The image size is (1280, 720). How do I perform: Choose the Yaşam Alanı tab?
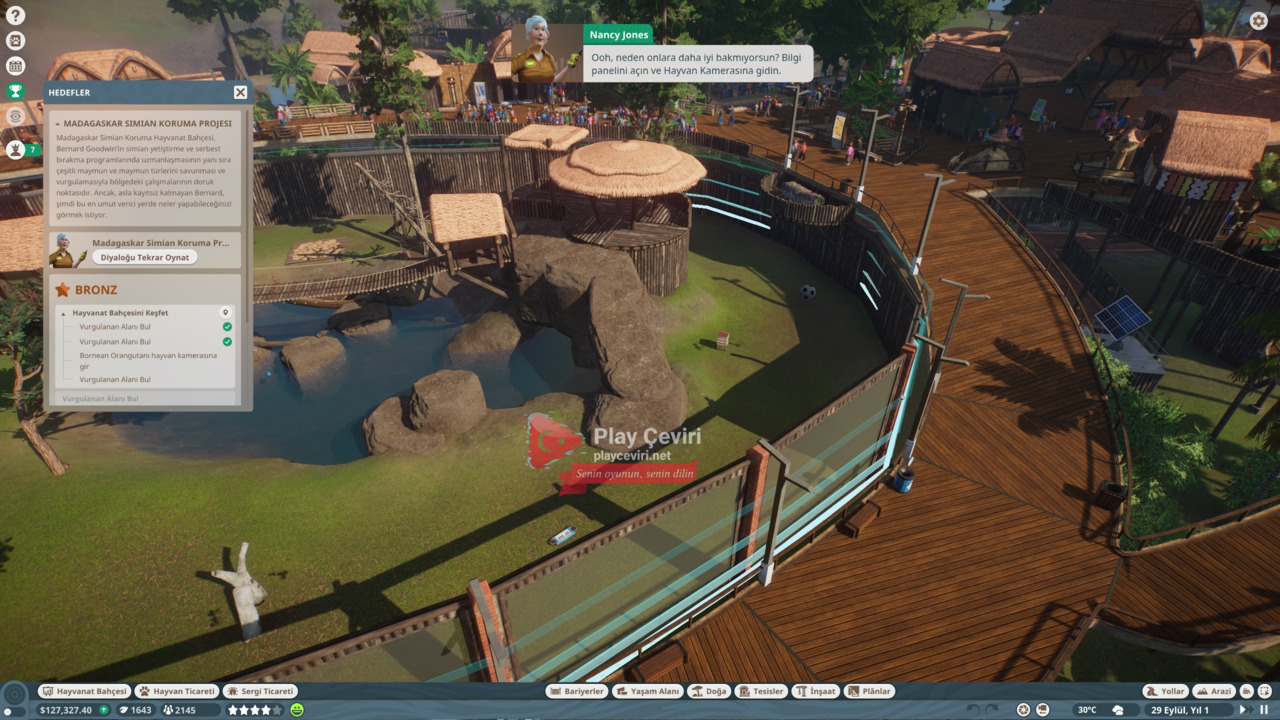click(648, 691)
